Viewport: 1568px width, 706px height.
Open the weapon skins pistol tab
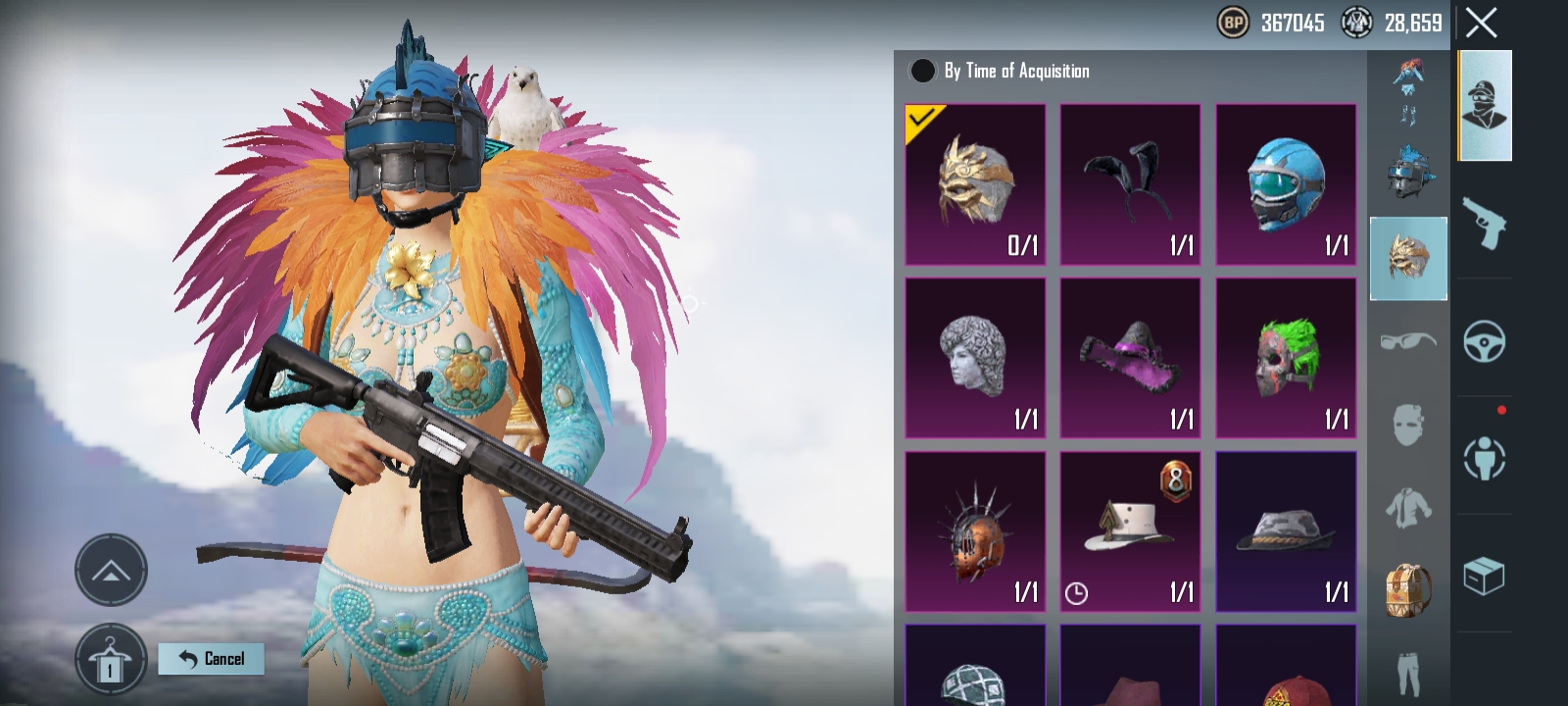(x=1484, y=224)
